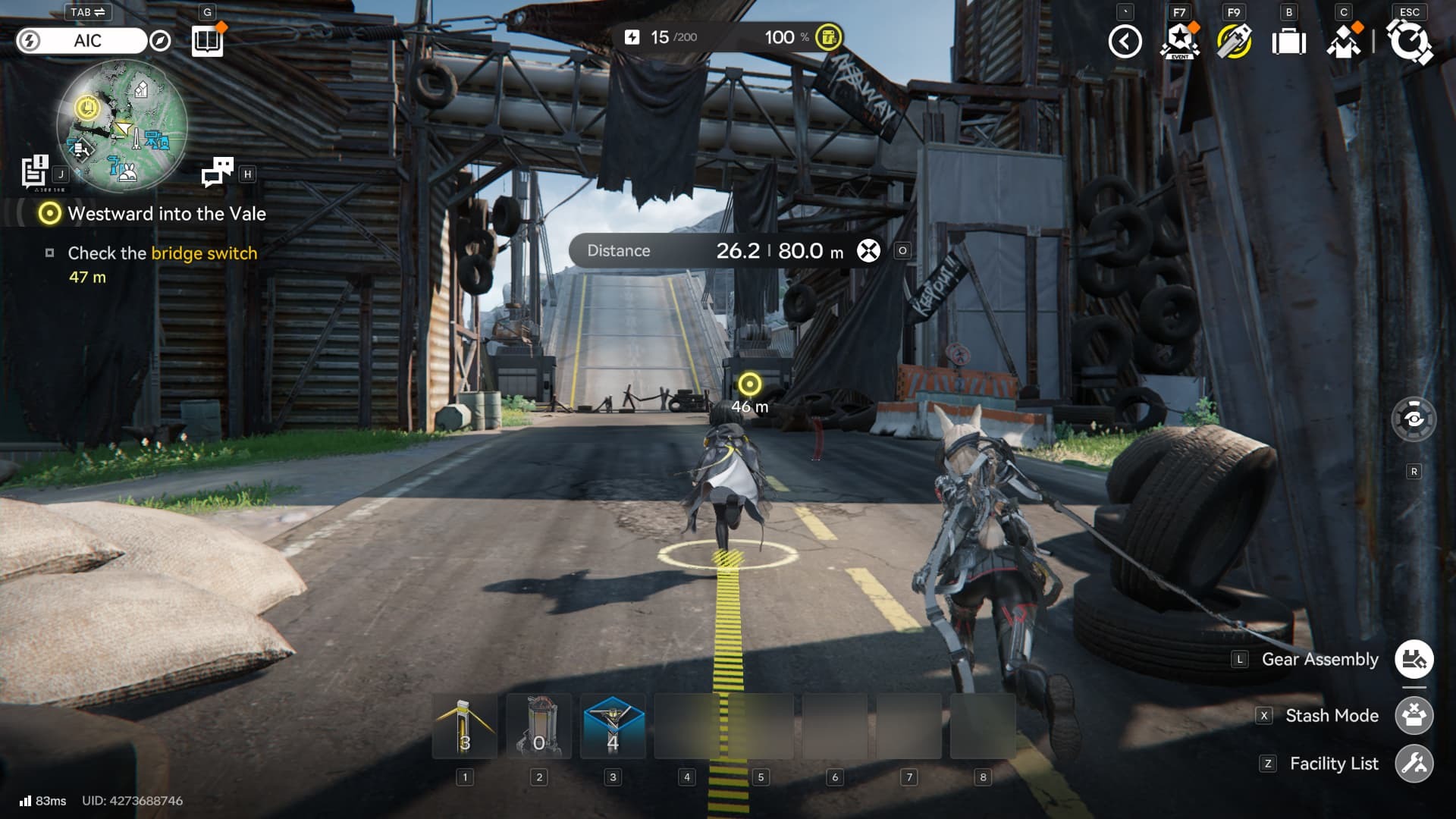Open the main system menu icon
Viewport: 1456px width, 819px height.
tap(1410, 42)
